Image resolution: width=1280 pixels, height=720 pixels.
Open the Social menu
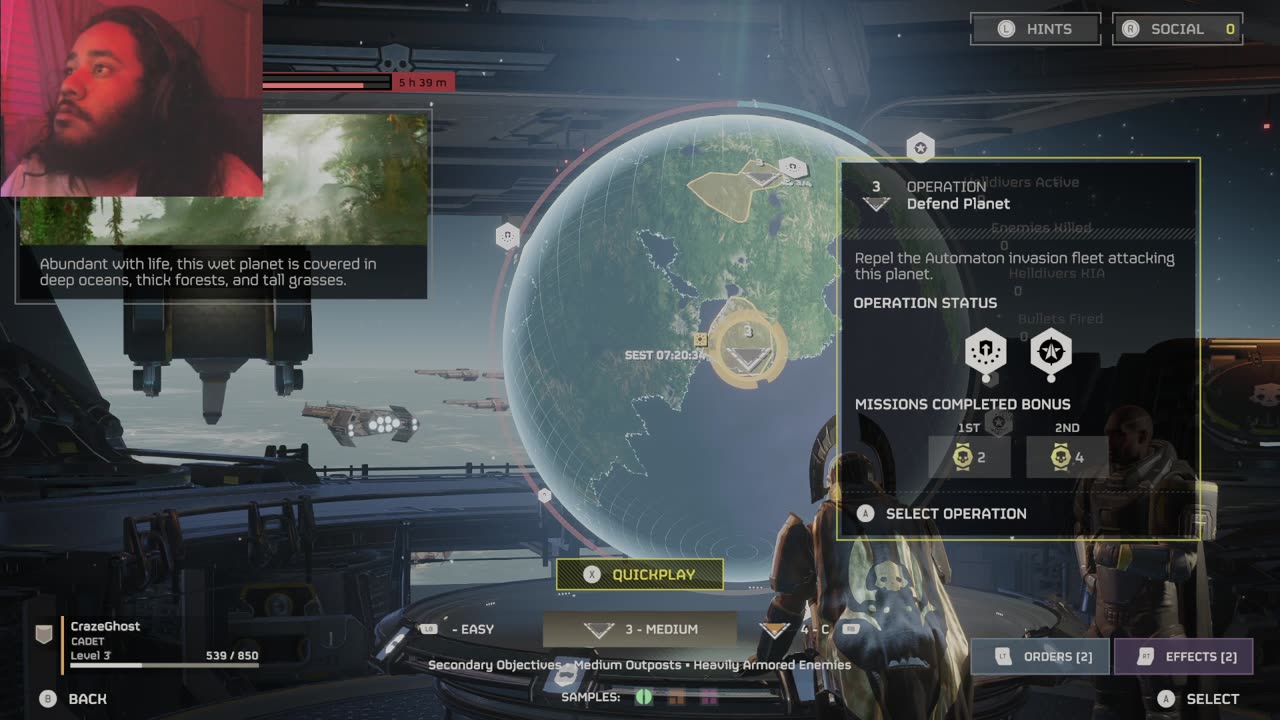(1177, 29)
